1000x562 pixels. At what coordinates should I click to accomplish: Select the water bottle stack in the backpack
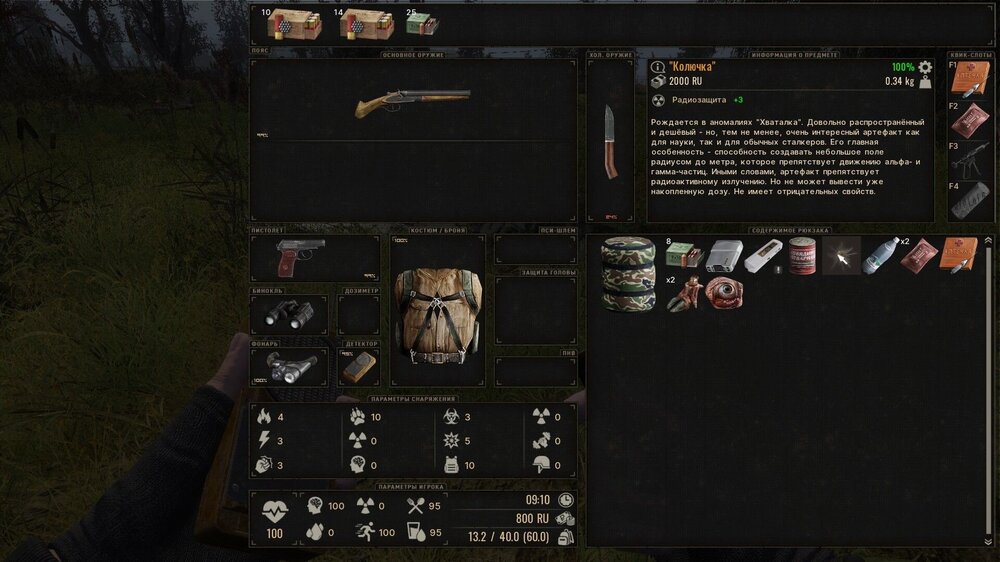(880, 255)
